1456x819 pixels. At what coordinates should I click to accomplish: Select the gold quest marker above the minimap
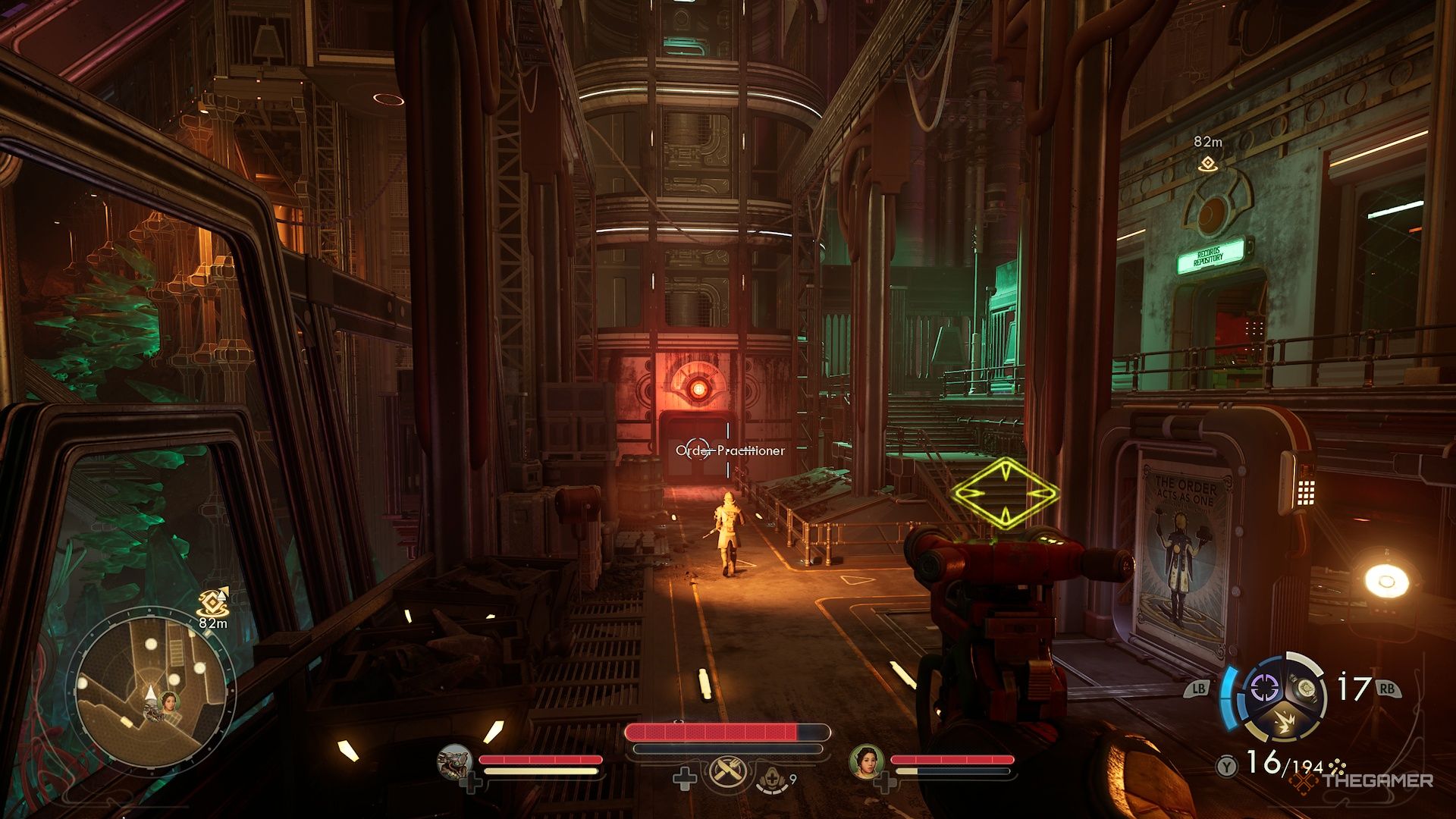point(211,603)
